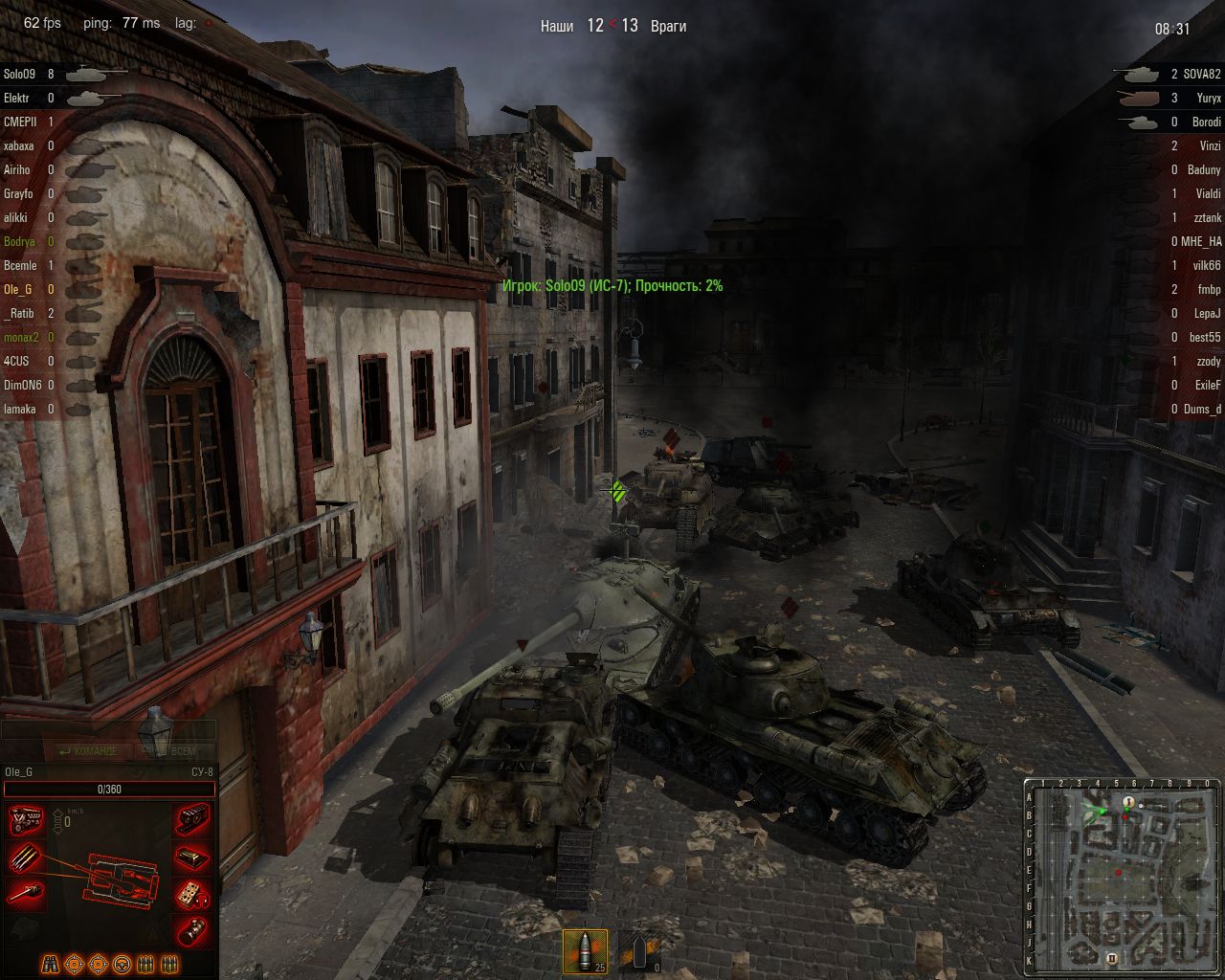Select the empty second shell slot

point(639,950)
